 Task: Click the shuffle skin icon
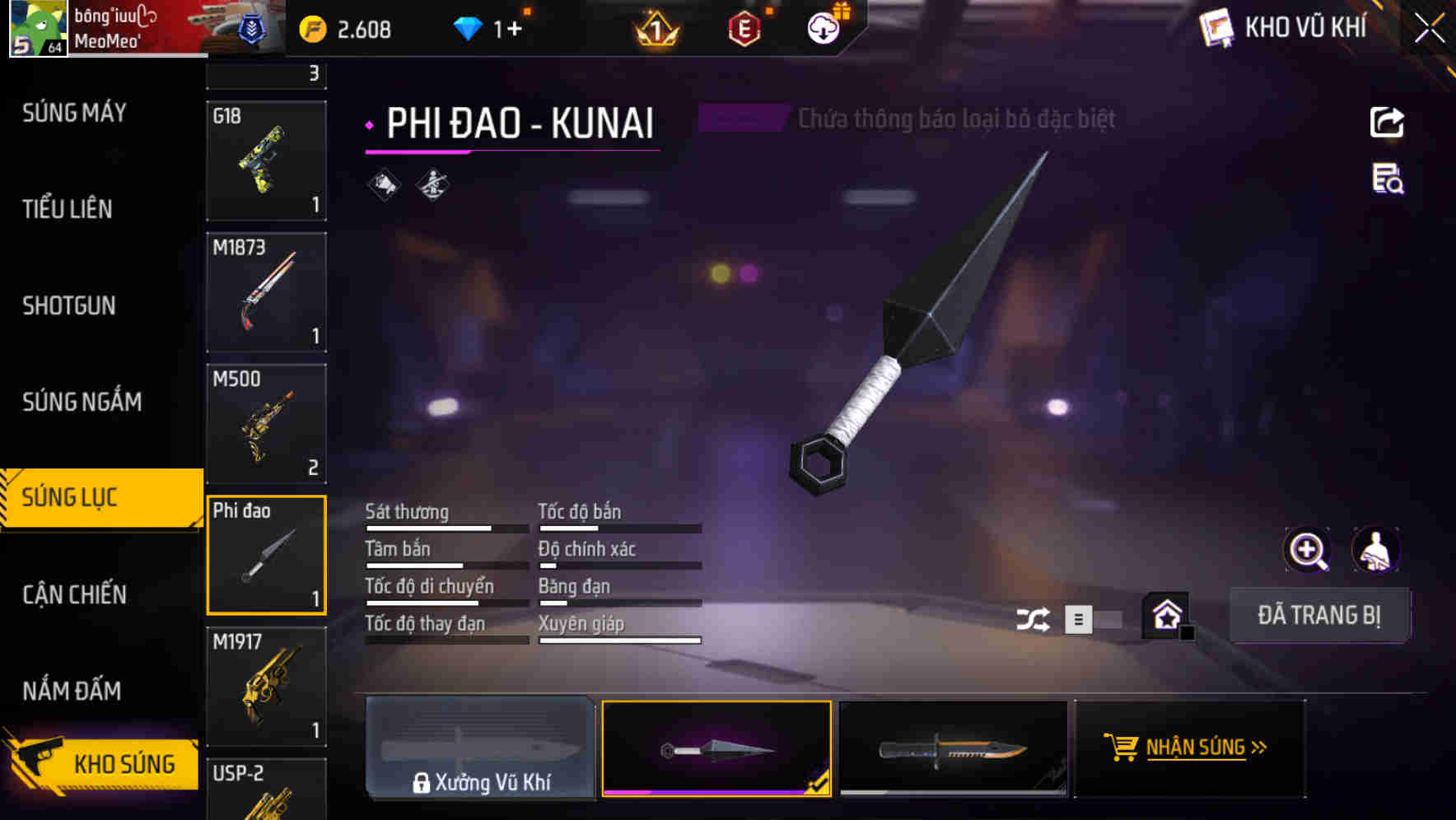tap(1032, 617)
